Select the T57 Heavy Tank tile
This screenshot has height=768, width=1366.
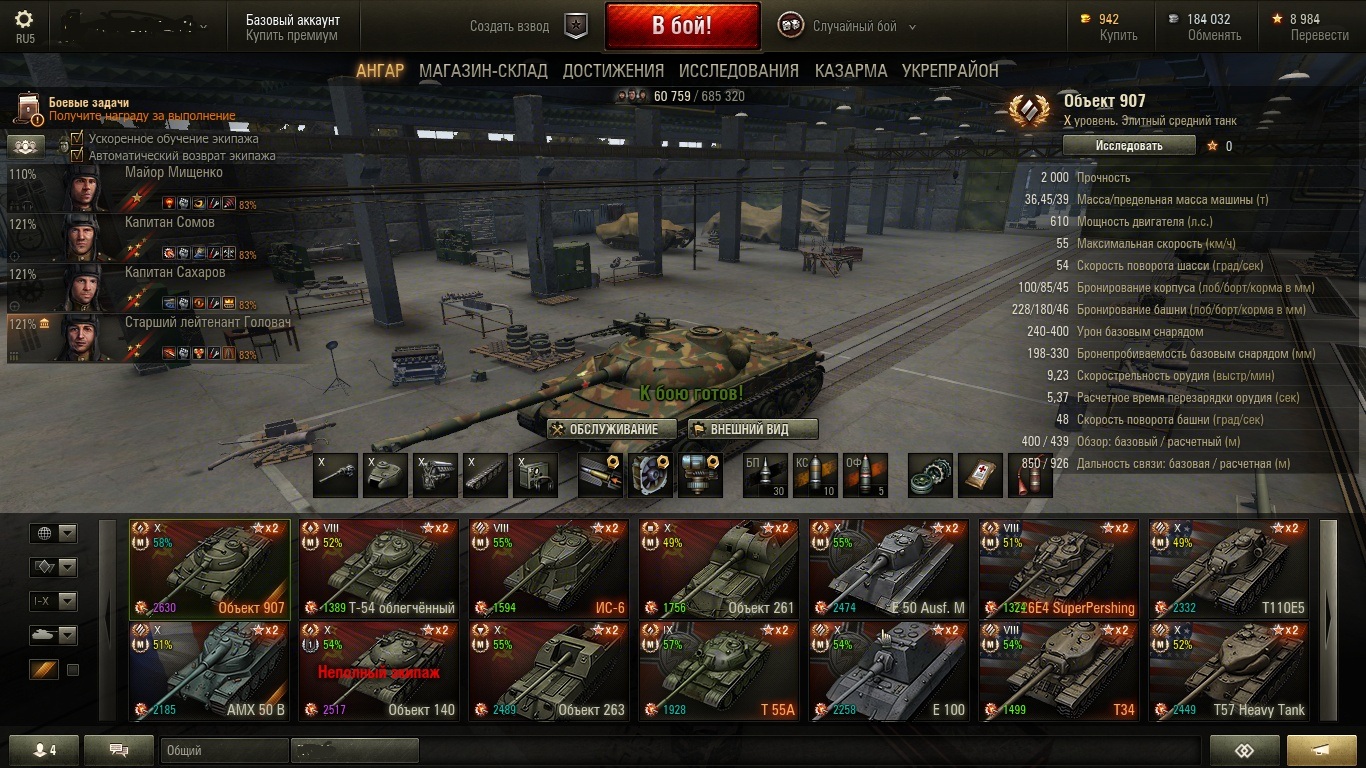tap(1228, 670)
